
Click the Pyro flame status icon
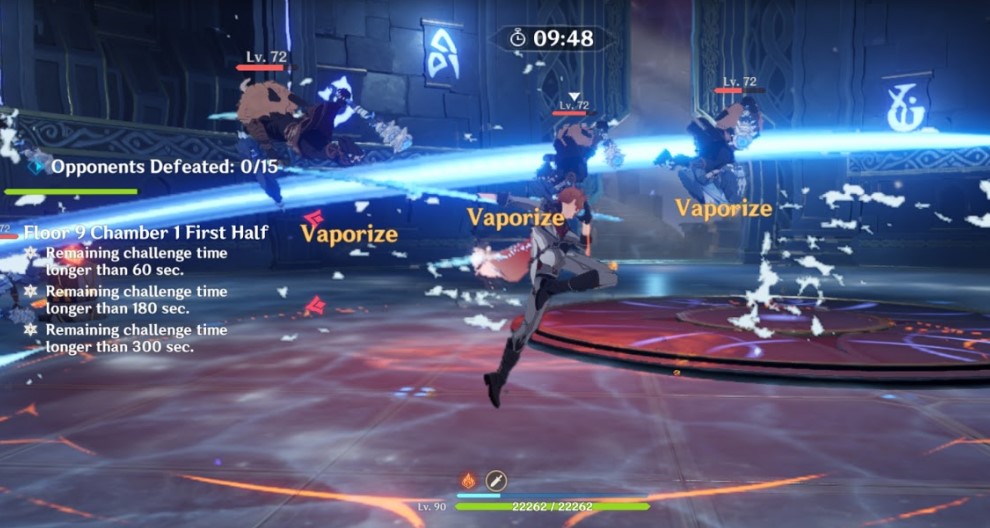pyautogui.click(x=470, y=480)
